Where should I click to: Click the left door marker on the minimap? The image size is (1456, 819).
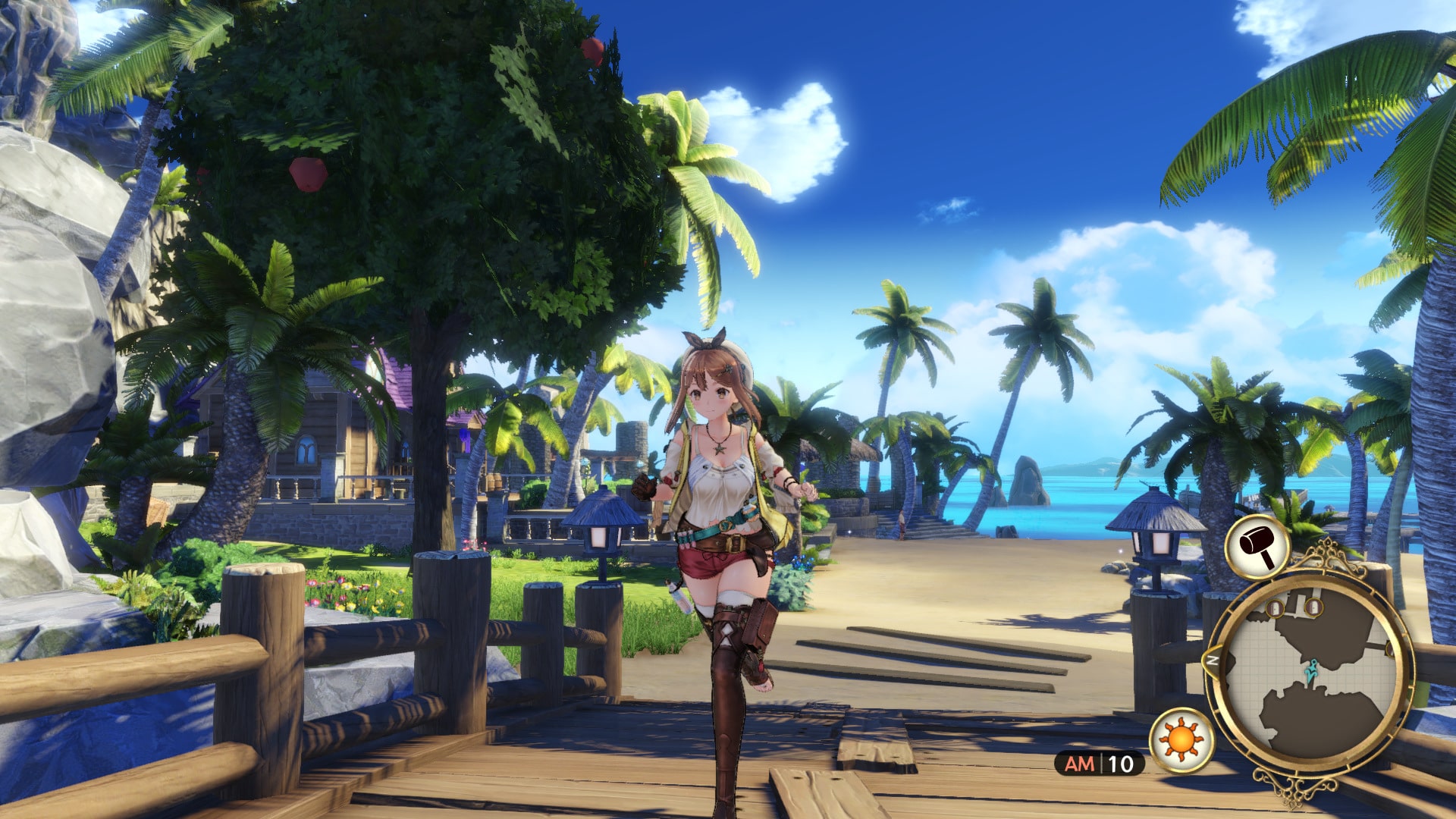click(x=1275, y=608)
